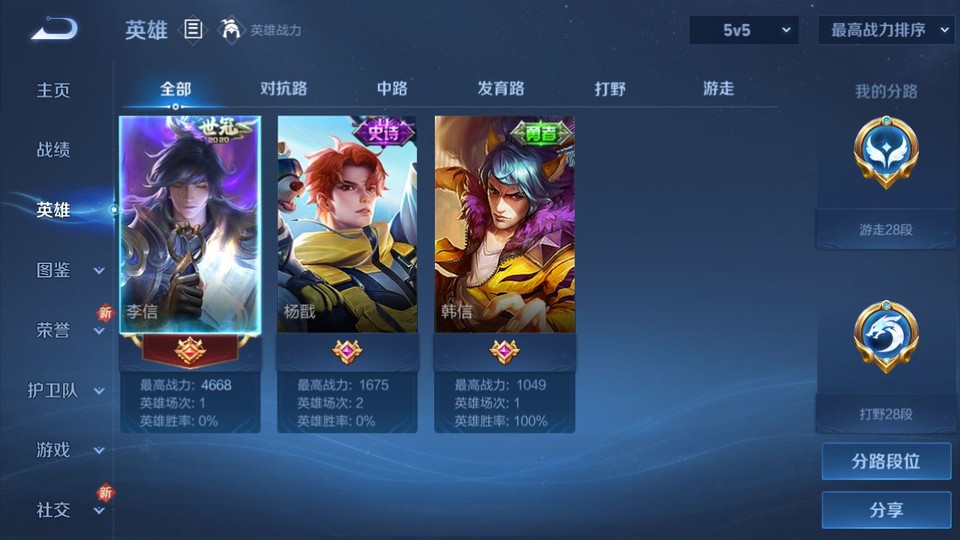Screen dimensions: 960x540
Task: Switch to the 对抗路 lane tab
Action: [283, 88]
